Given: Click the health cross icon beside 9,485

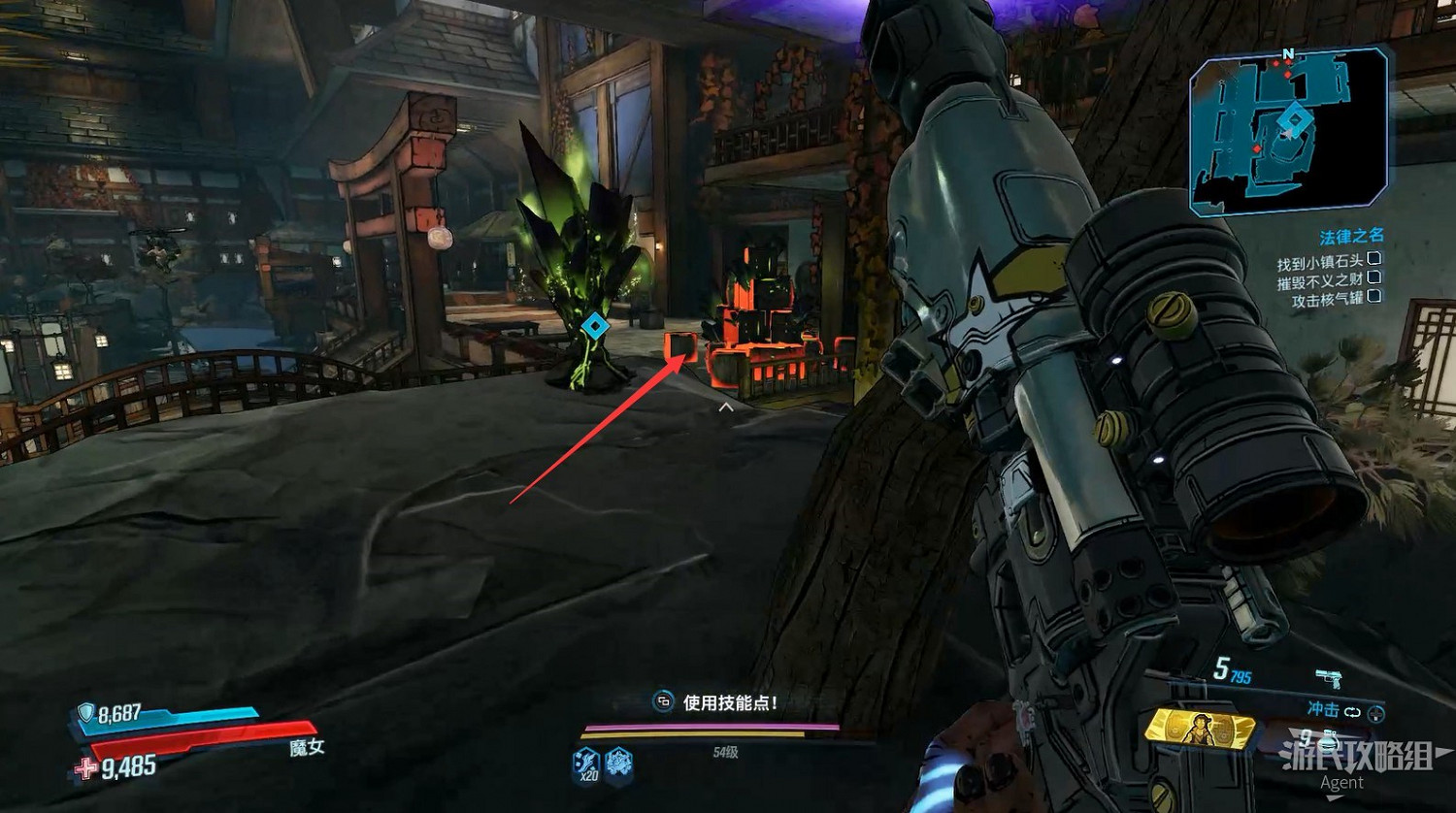Looking at the screenshot, I should coord(87,769).
